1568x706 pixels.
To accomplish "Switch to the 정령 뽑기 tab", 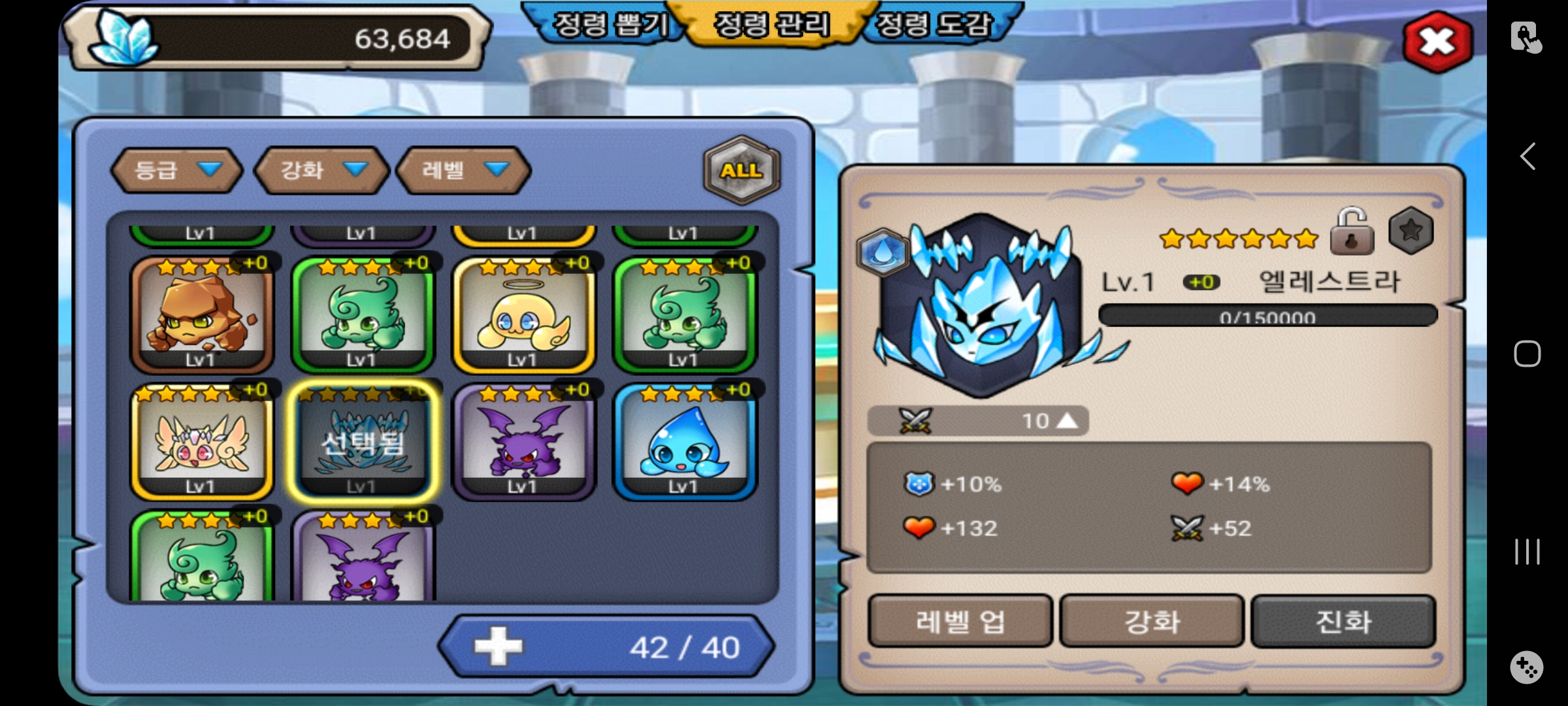I will (x=609, y=25).
